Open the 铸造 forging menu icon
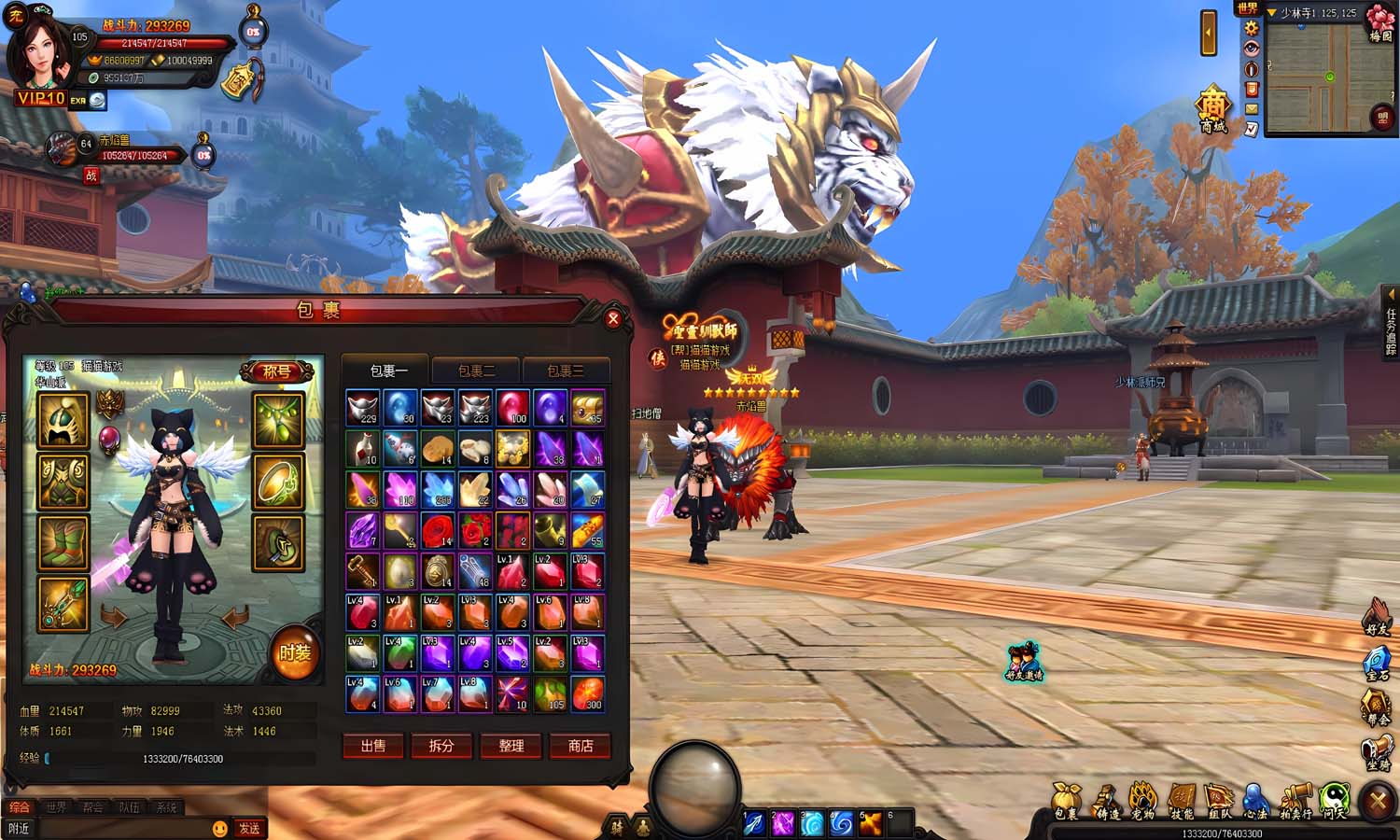This screenshot has width=1400, height=840. coord(1107,802)
